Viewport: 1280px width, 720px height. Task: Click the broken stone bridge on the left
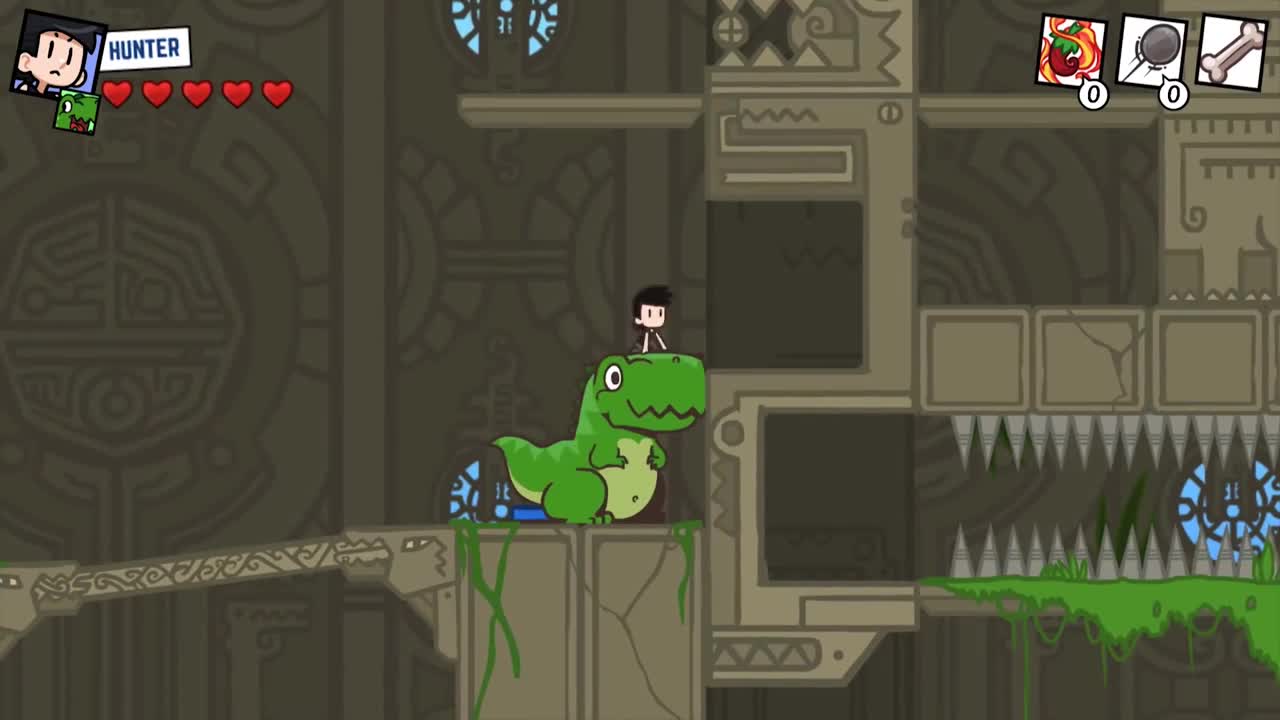200,570
